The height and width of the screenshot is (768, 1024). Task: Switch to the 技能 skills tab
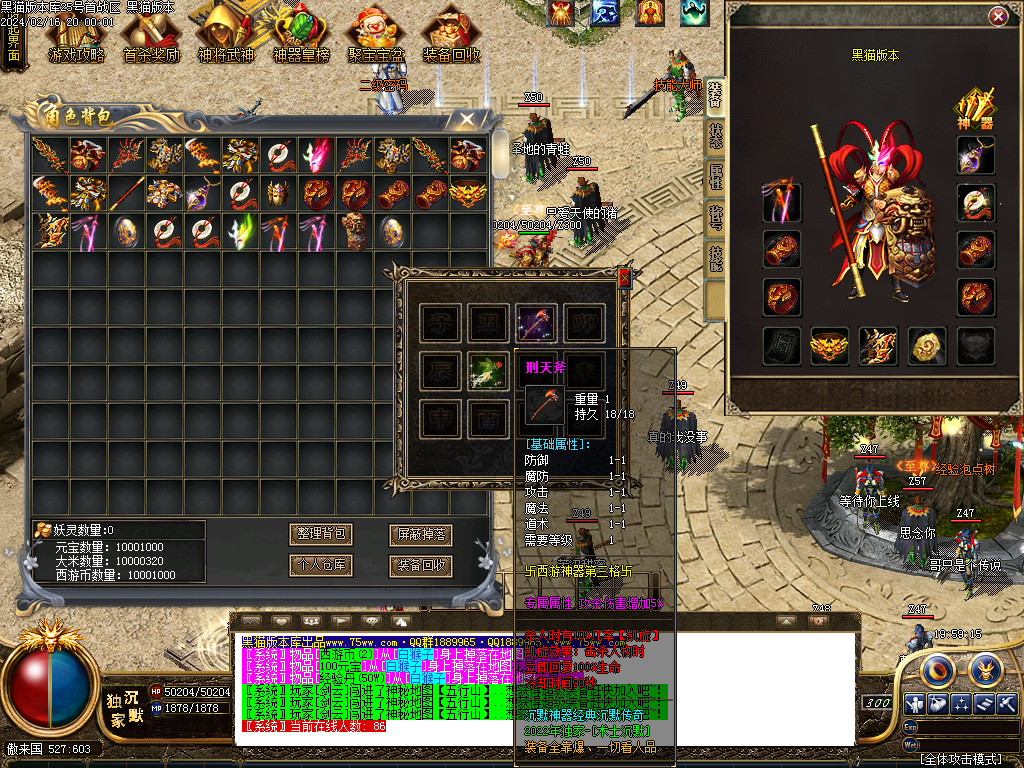click(x=716, y=260)
